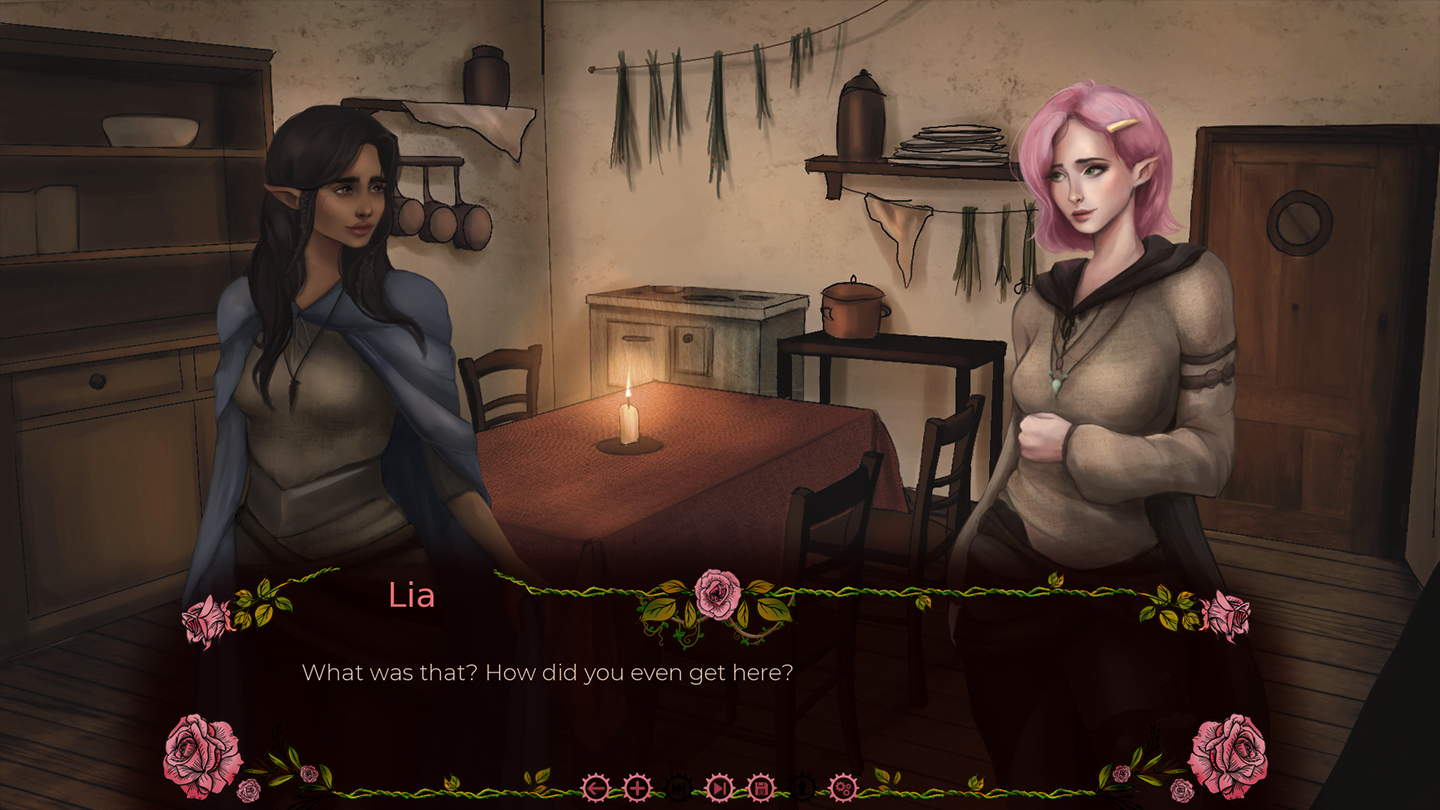Open settings with the gears icon

[844, 788]
